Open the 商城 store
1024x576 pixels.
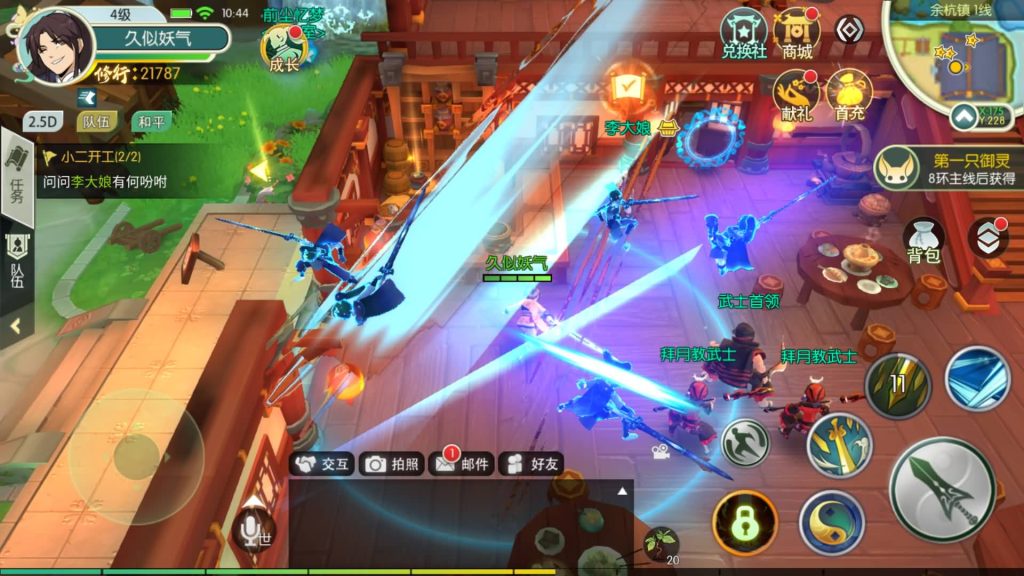(797, 34)
